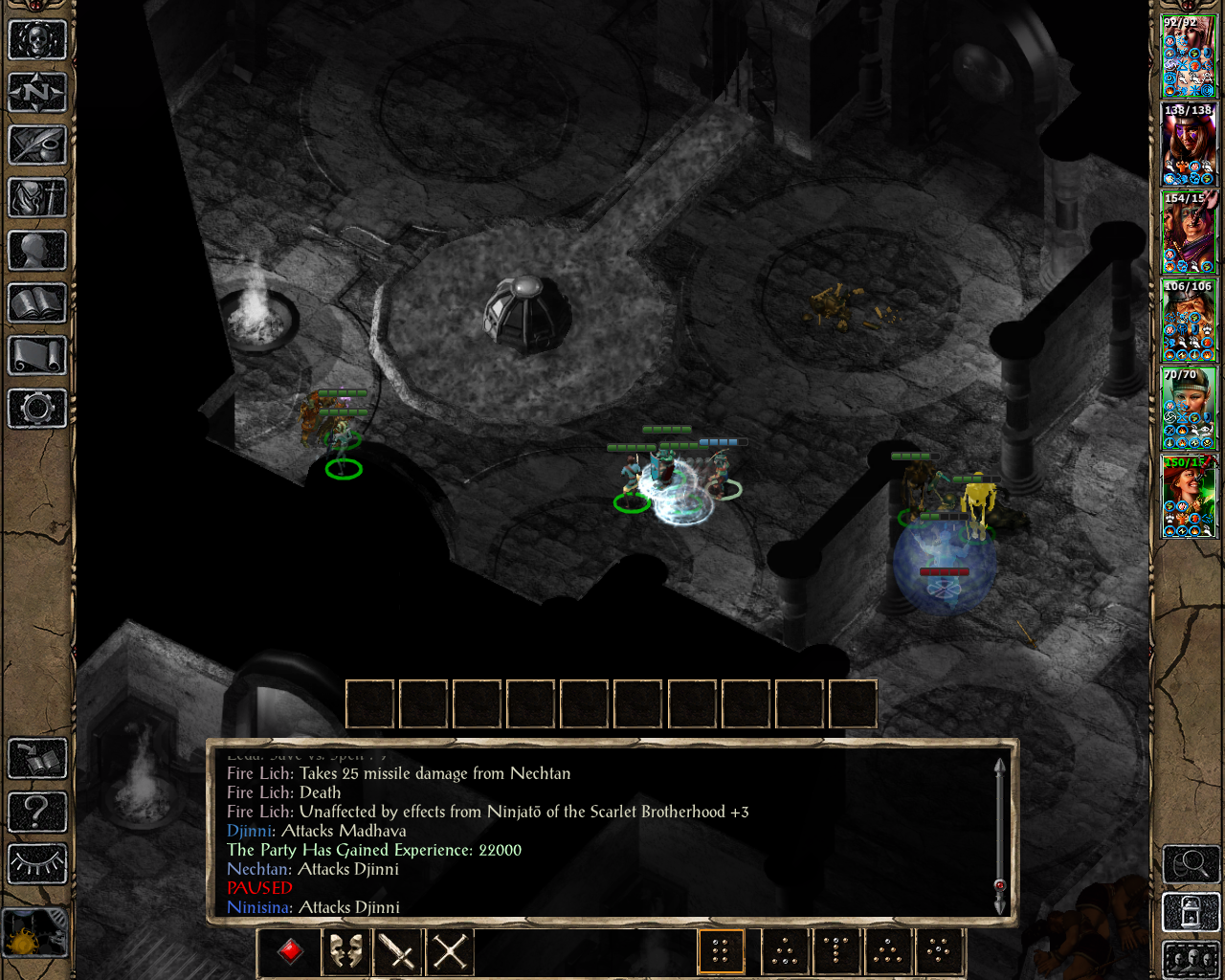
Task: Open the options gear icon
Action: (x=37, y=409)
